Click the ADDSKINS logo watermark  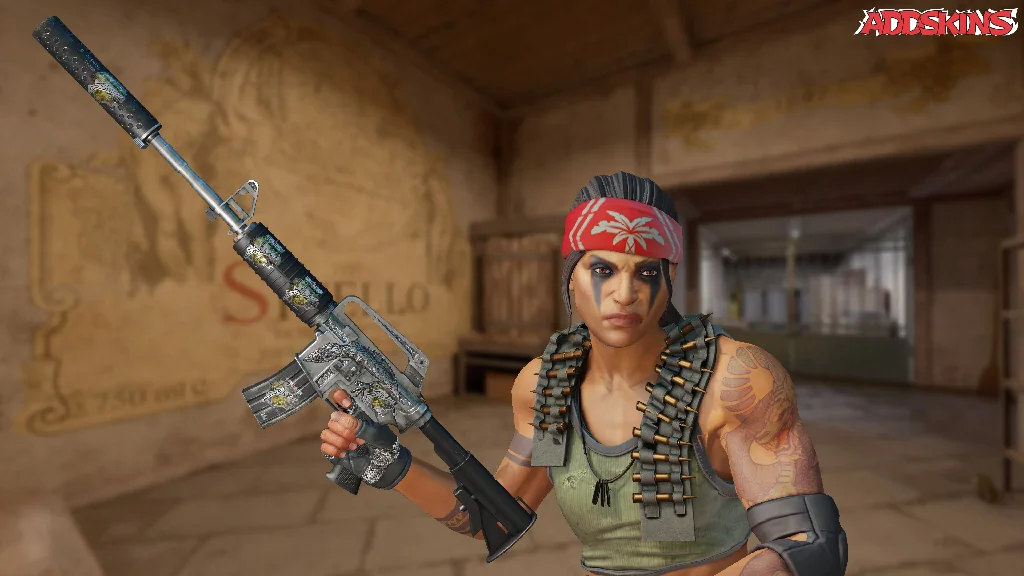[937, 22]
